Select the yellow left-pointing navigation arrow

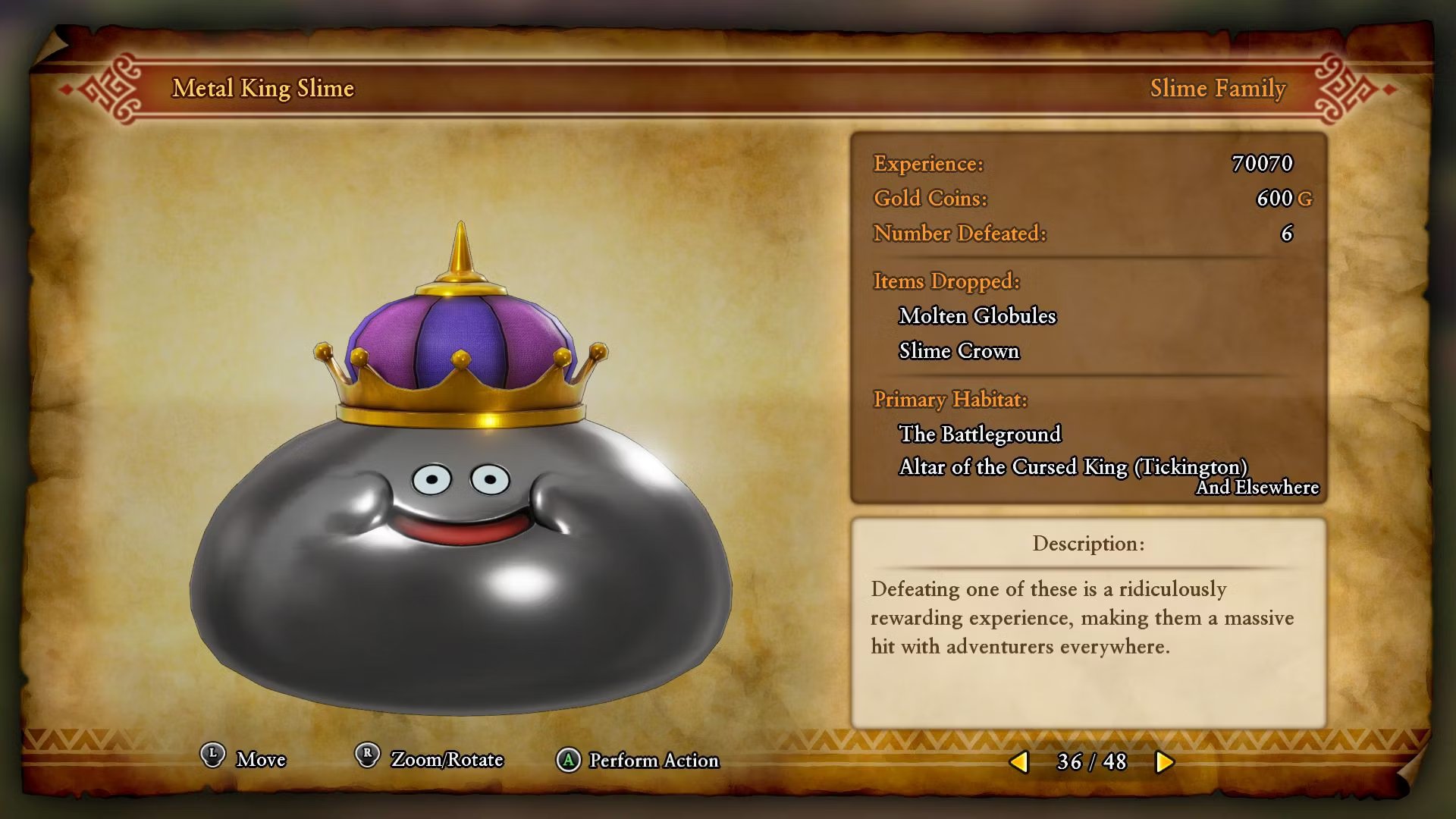(x=1020, y=761)
